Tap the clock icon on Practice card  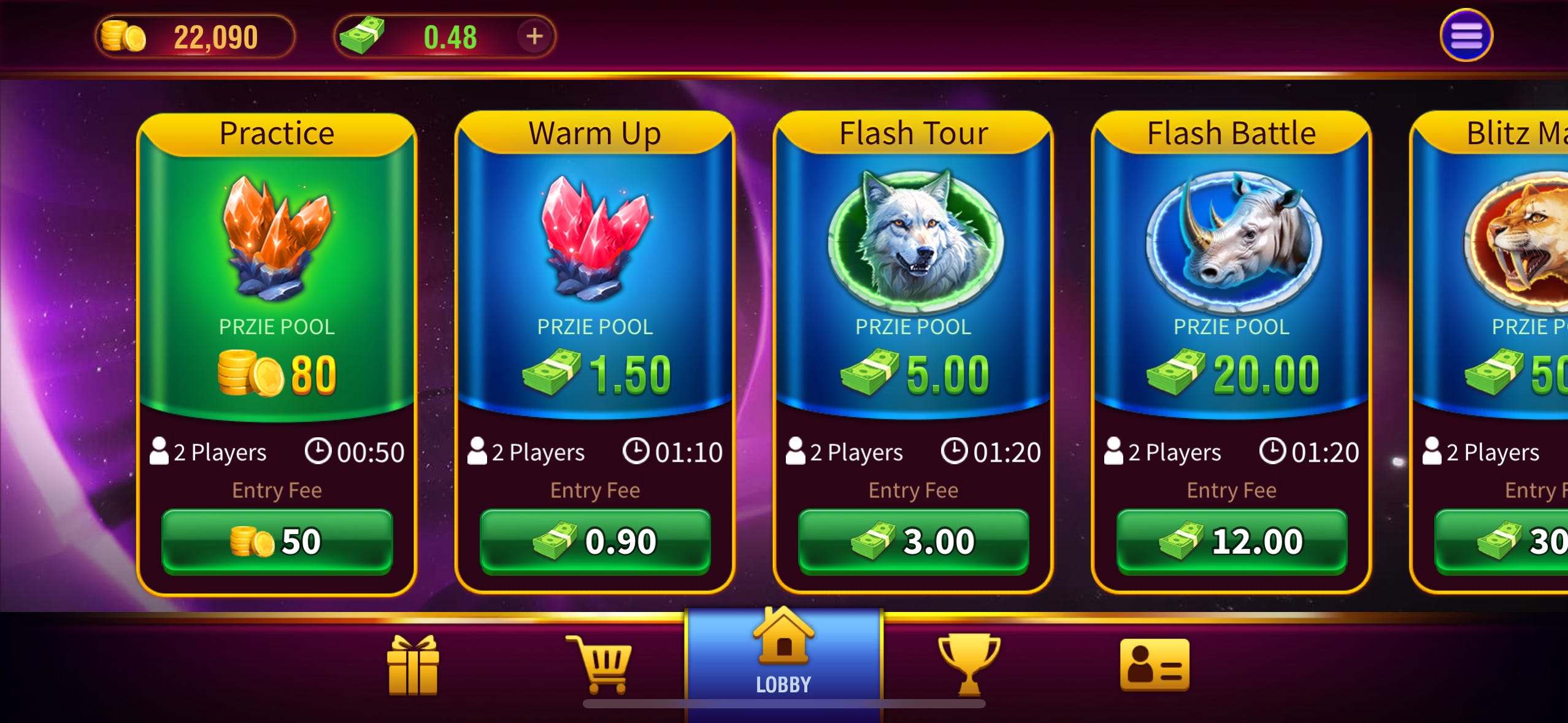318,452
